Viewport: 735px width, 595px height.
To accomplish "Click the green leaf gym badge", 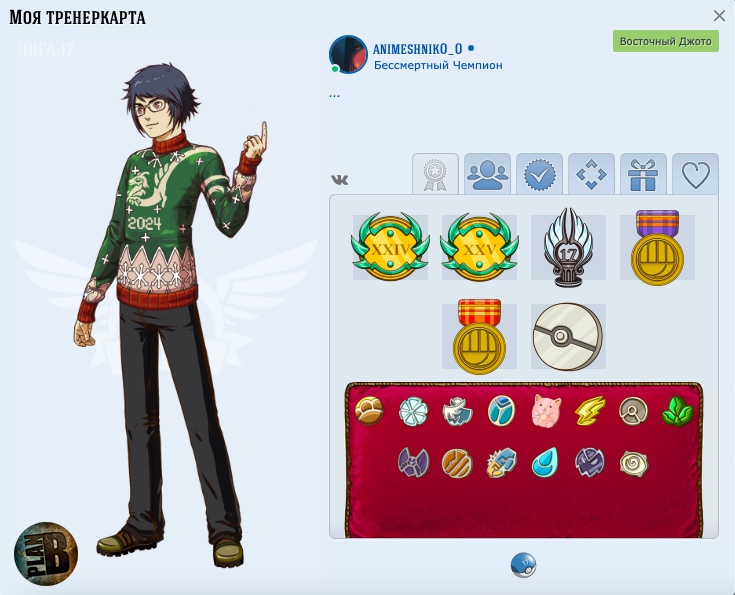I will 677,411.
